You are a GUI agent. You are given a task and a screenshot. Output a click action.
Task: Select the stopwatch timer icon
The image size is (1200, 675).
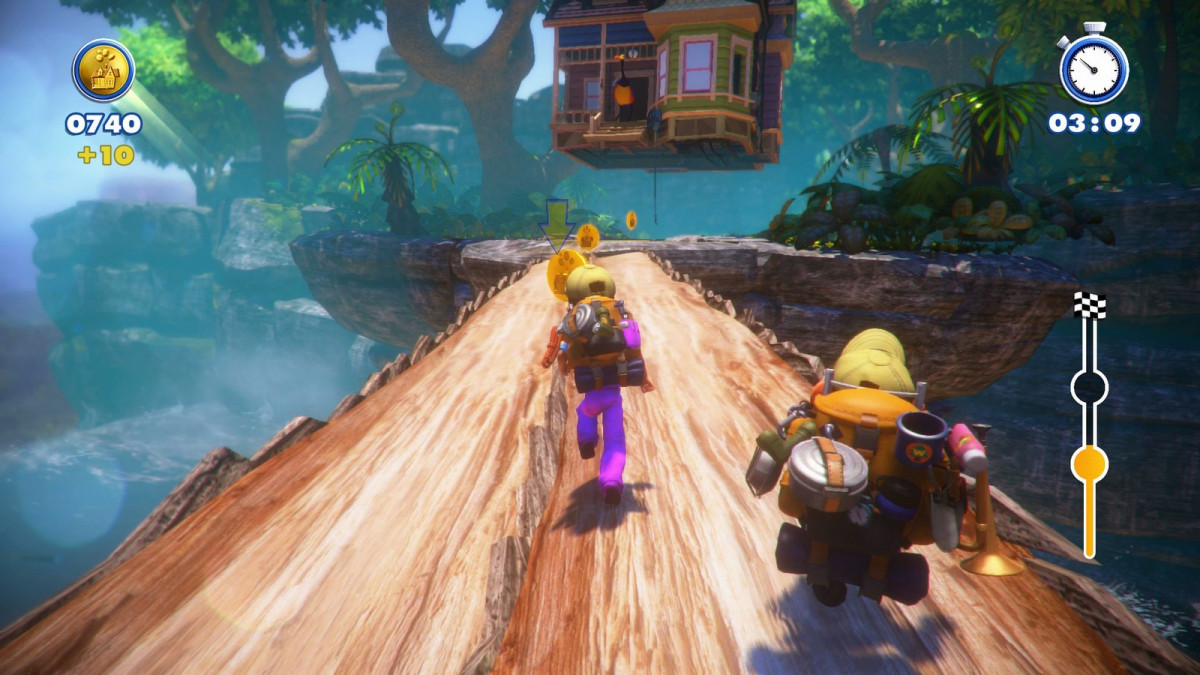coord(1094,68)
